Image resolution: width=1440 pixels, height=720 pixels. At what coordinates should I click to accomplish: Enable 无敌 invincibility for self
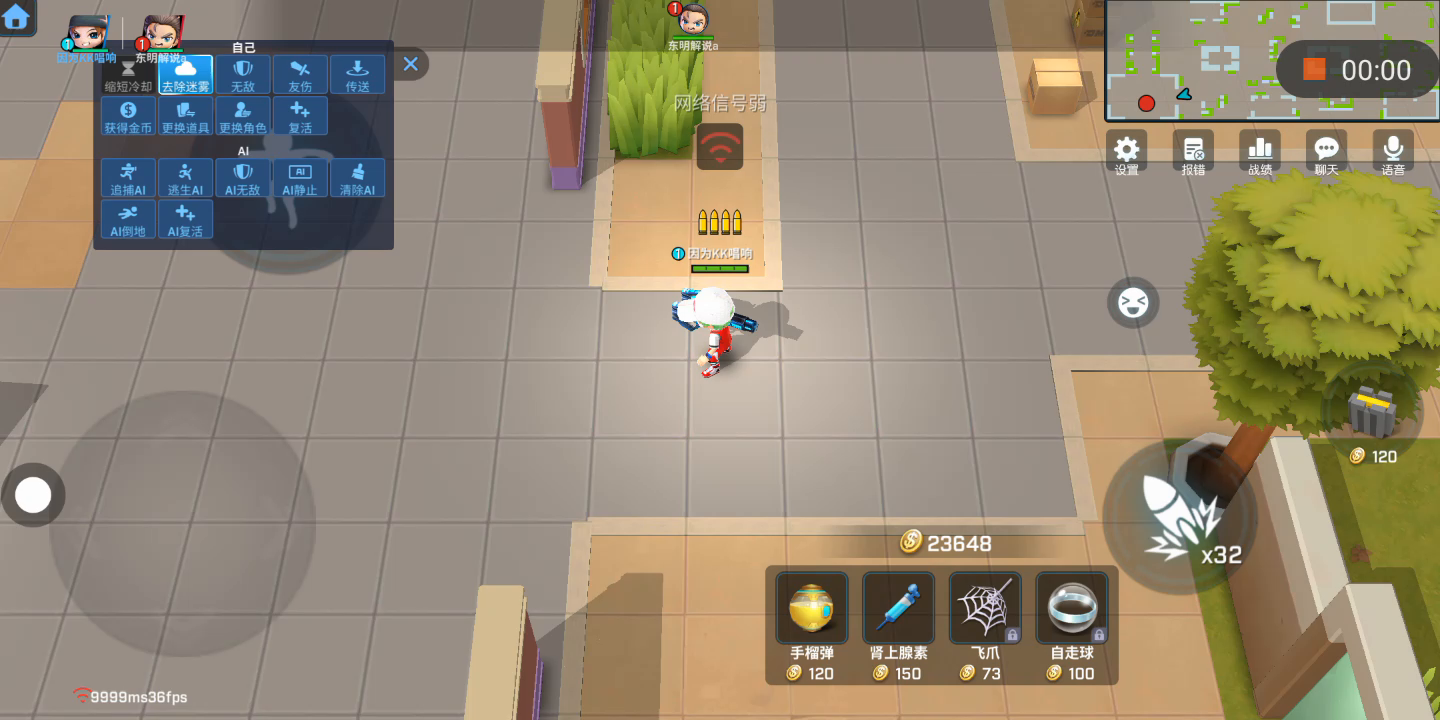[x=243, y=75]
